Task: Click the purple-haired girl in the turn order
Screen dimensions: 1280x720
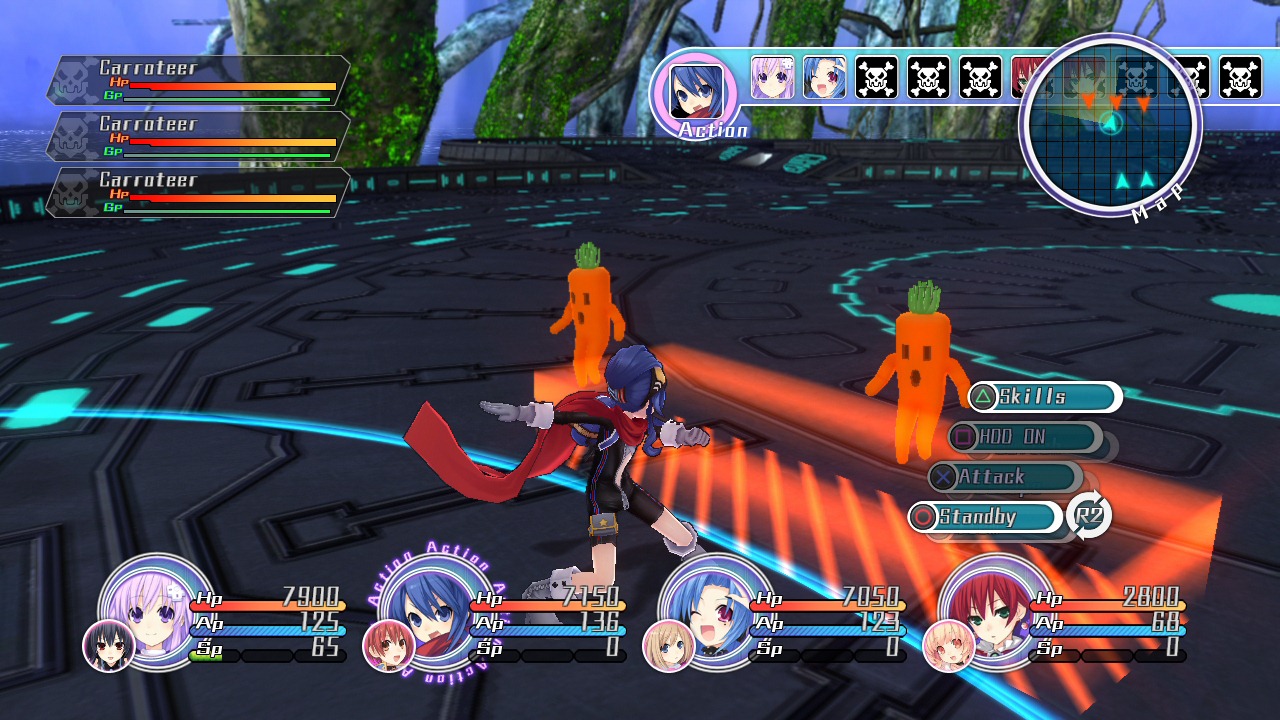Action: [x=772, y=77]
